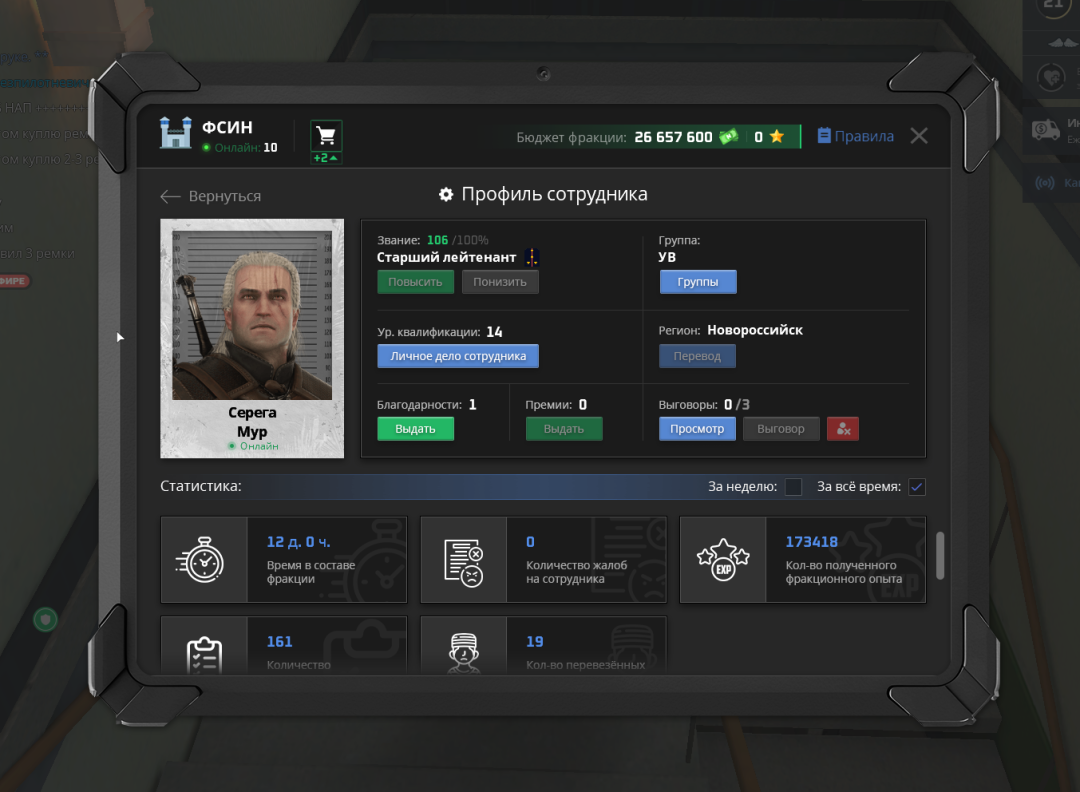Issue a bonus under Премии
Screen dimensions: 1080x792
[564, 429]
